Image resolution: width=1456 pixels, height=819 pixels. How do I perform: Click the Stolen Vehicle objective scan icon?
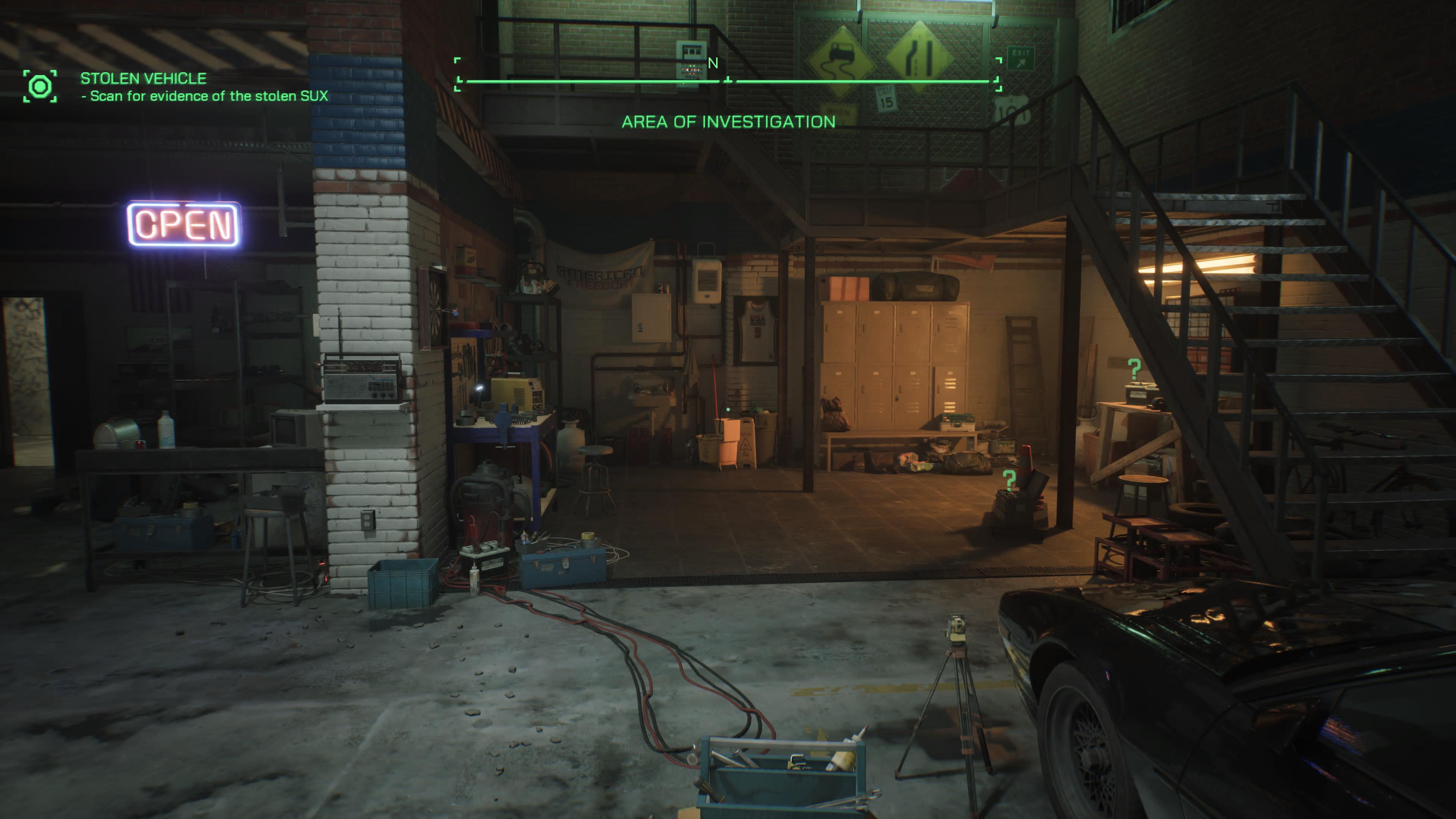(x=41, y=86)
